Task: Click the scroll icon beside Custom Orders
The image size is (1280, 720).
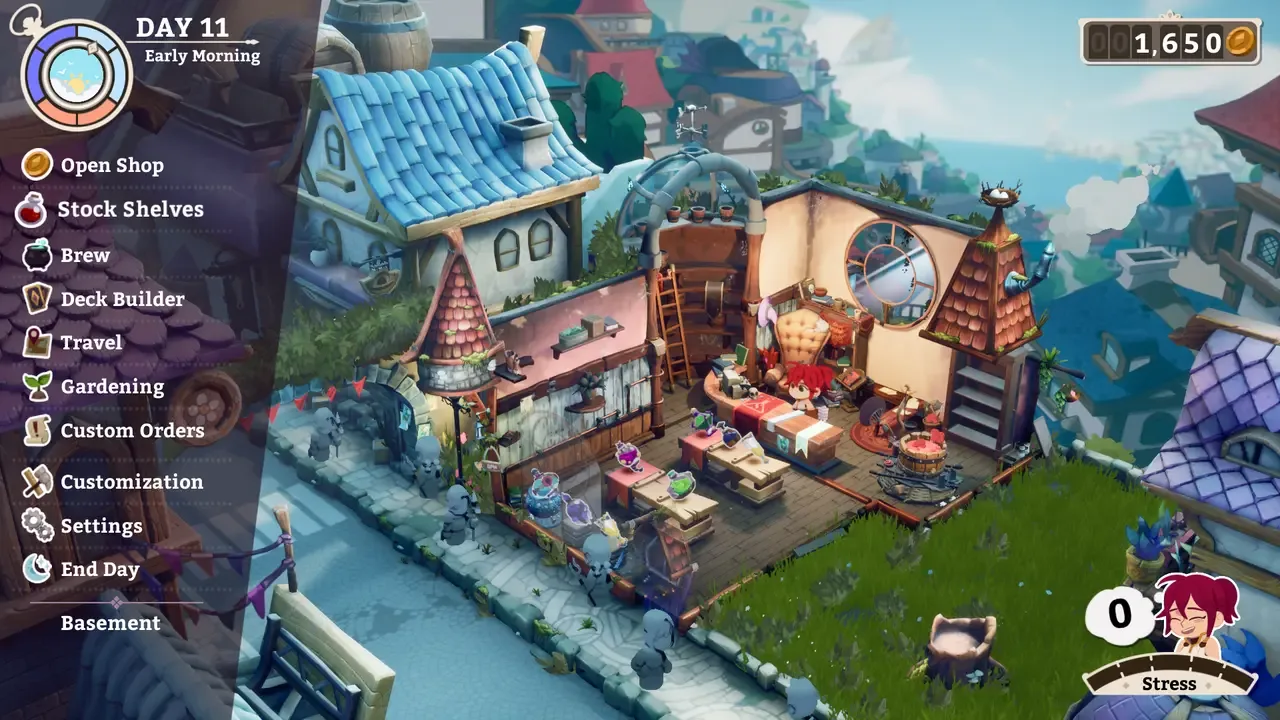Action: tap(36, 431)
